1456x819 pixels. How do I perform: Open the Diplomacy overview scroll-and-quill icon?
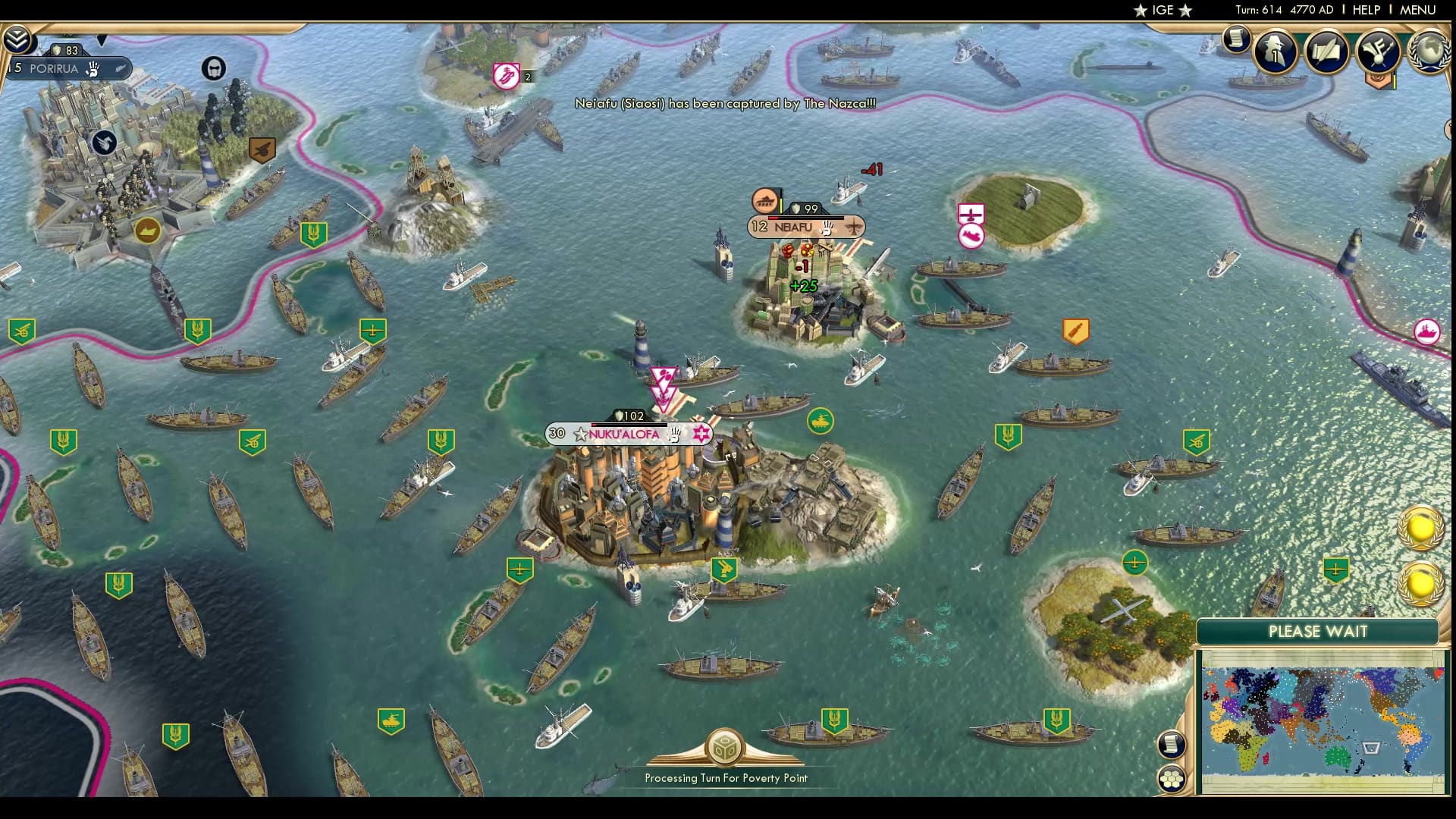[x=1327, y=51]
